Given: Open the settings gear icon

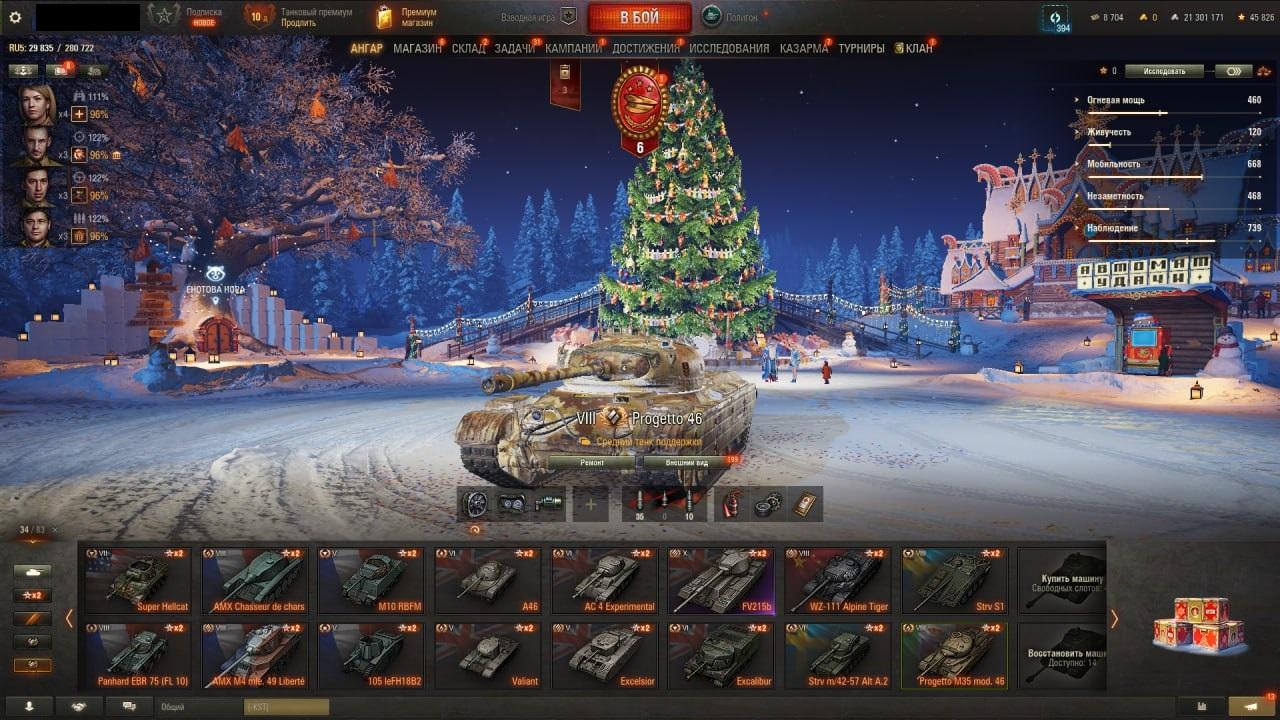Looking at the screenshot, I should click(15, 17).
